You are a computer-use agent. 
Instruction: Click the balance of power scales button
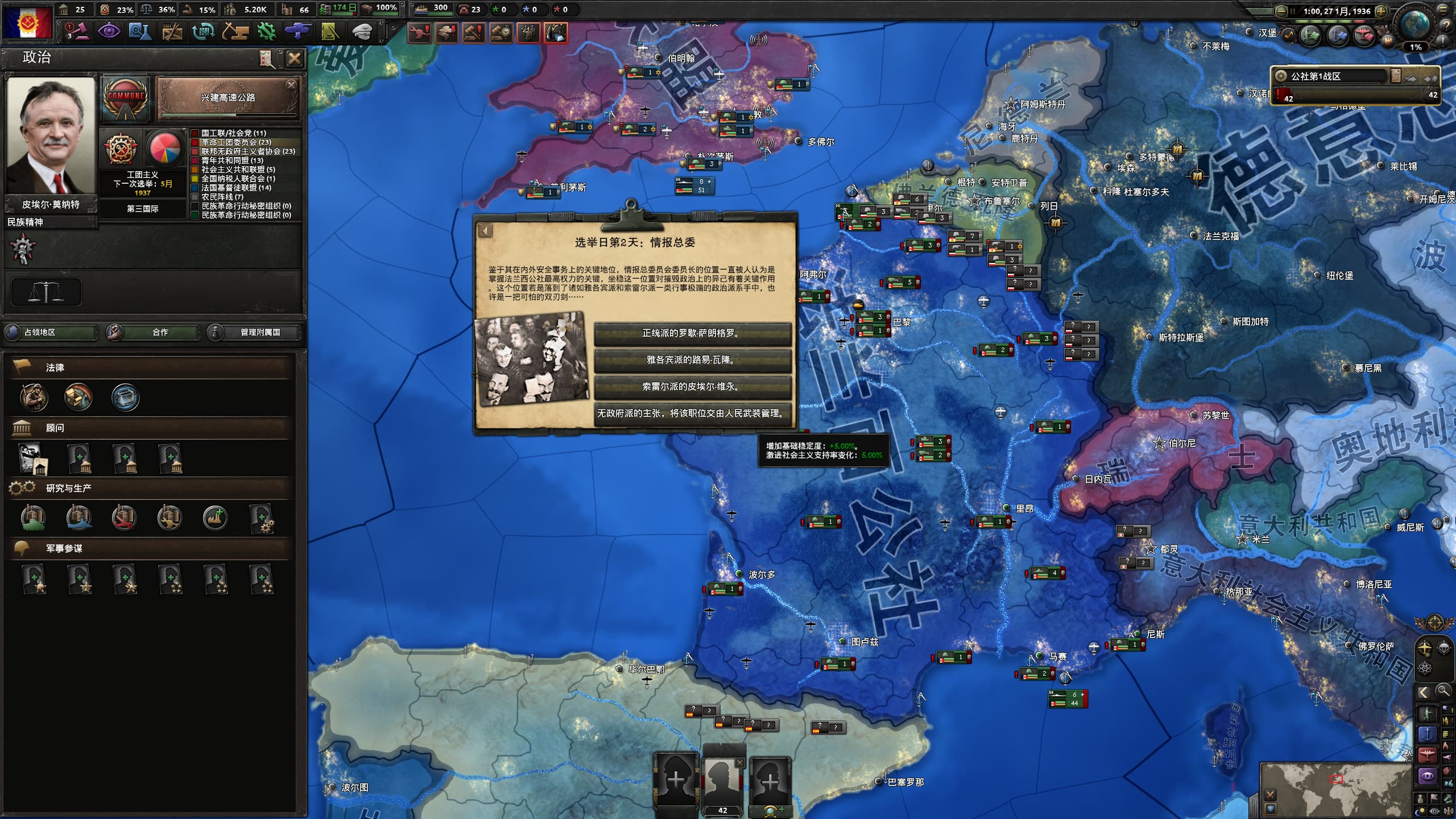click(x=46, y=292)
